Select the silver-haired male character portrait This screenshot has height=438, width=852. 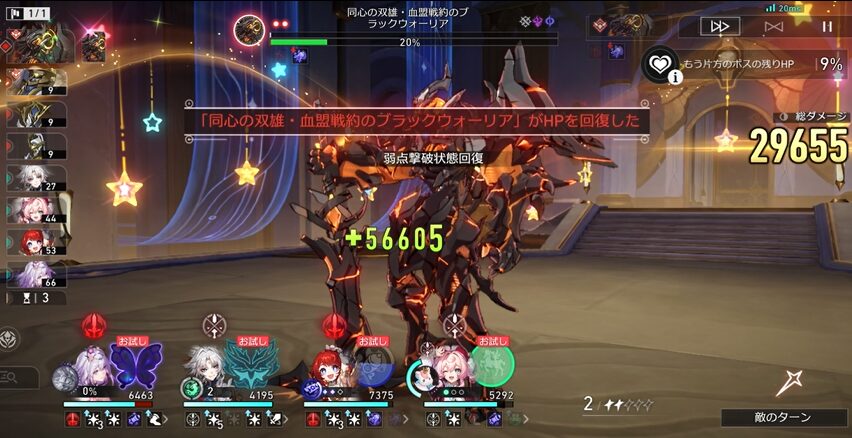coord(212,366)
